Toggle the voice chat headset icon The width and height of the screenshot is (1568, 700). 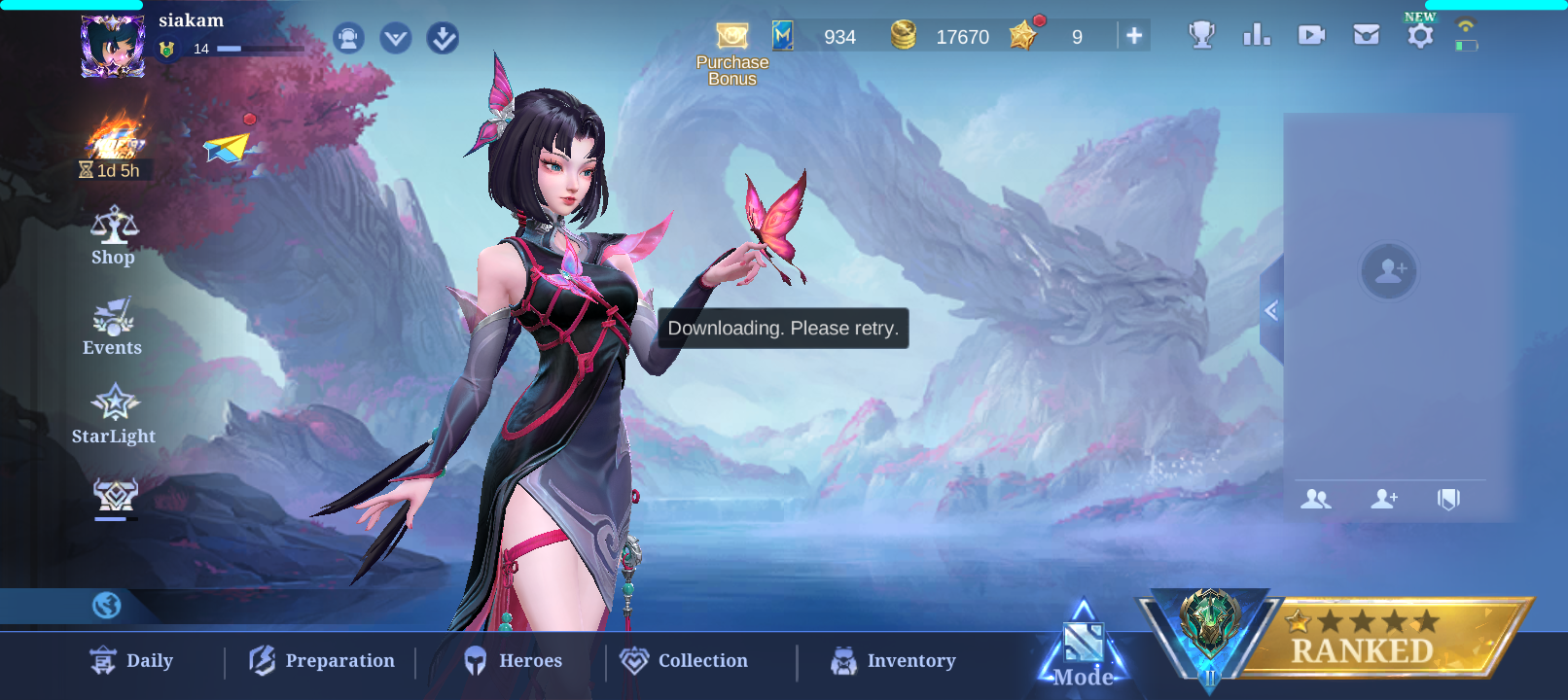coord(348,38)
